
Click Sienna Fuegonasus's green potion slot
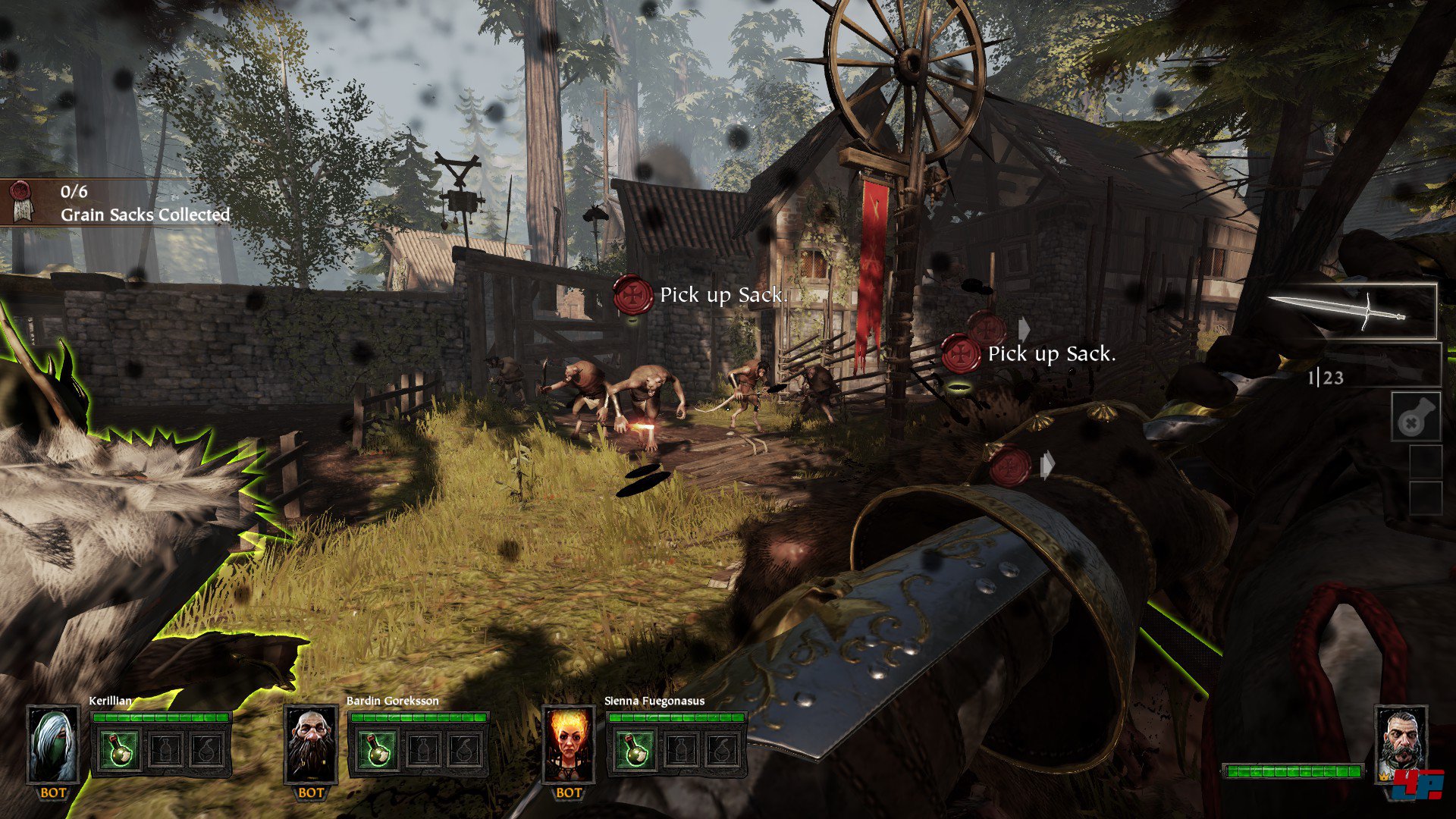point(635,749)
